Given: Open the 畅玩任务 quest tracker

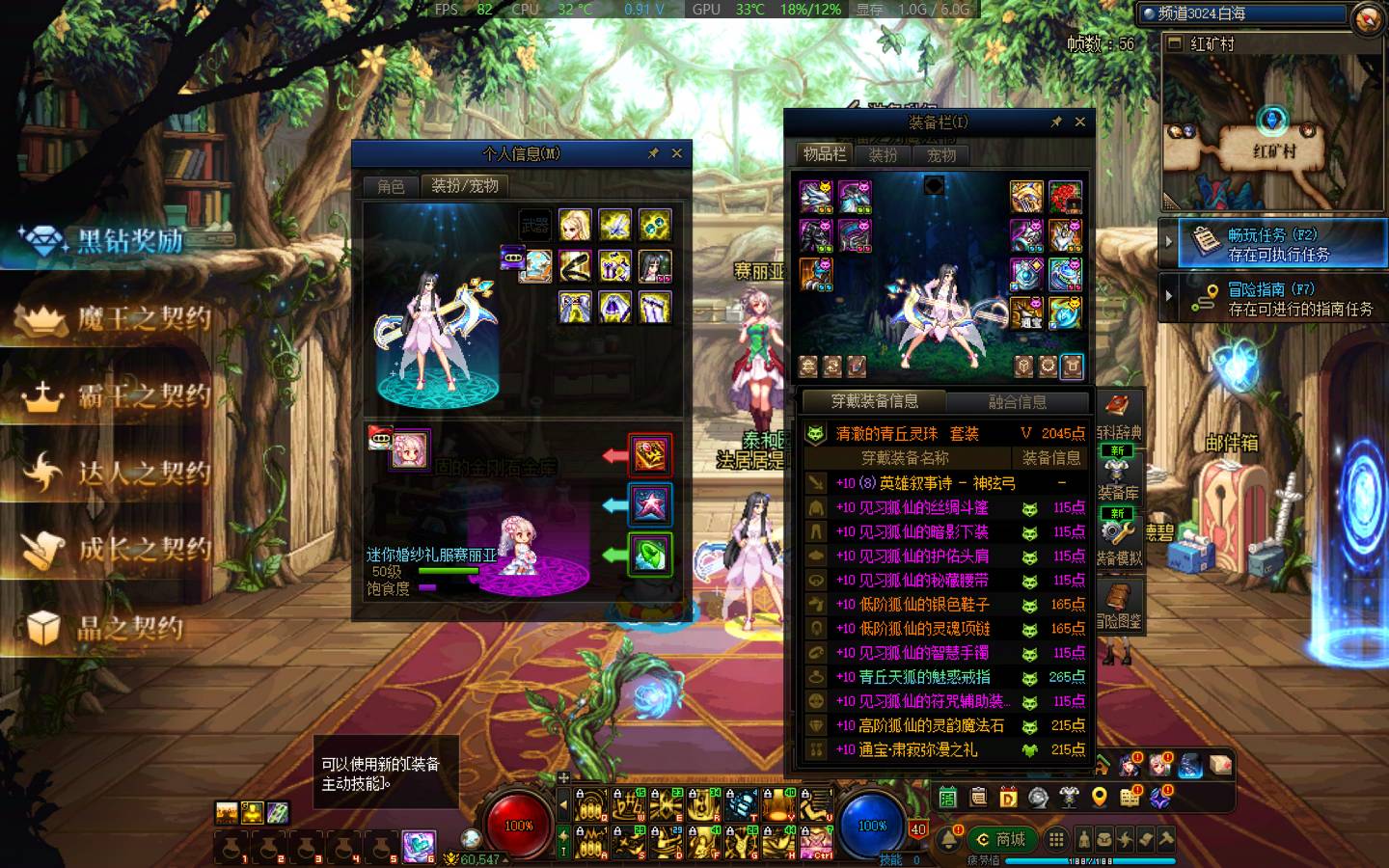Looking at the screenshot, I should pyautogui.click(x=1271, y=244).
